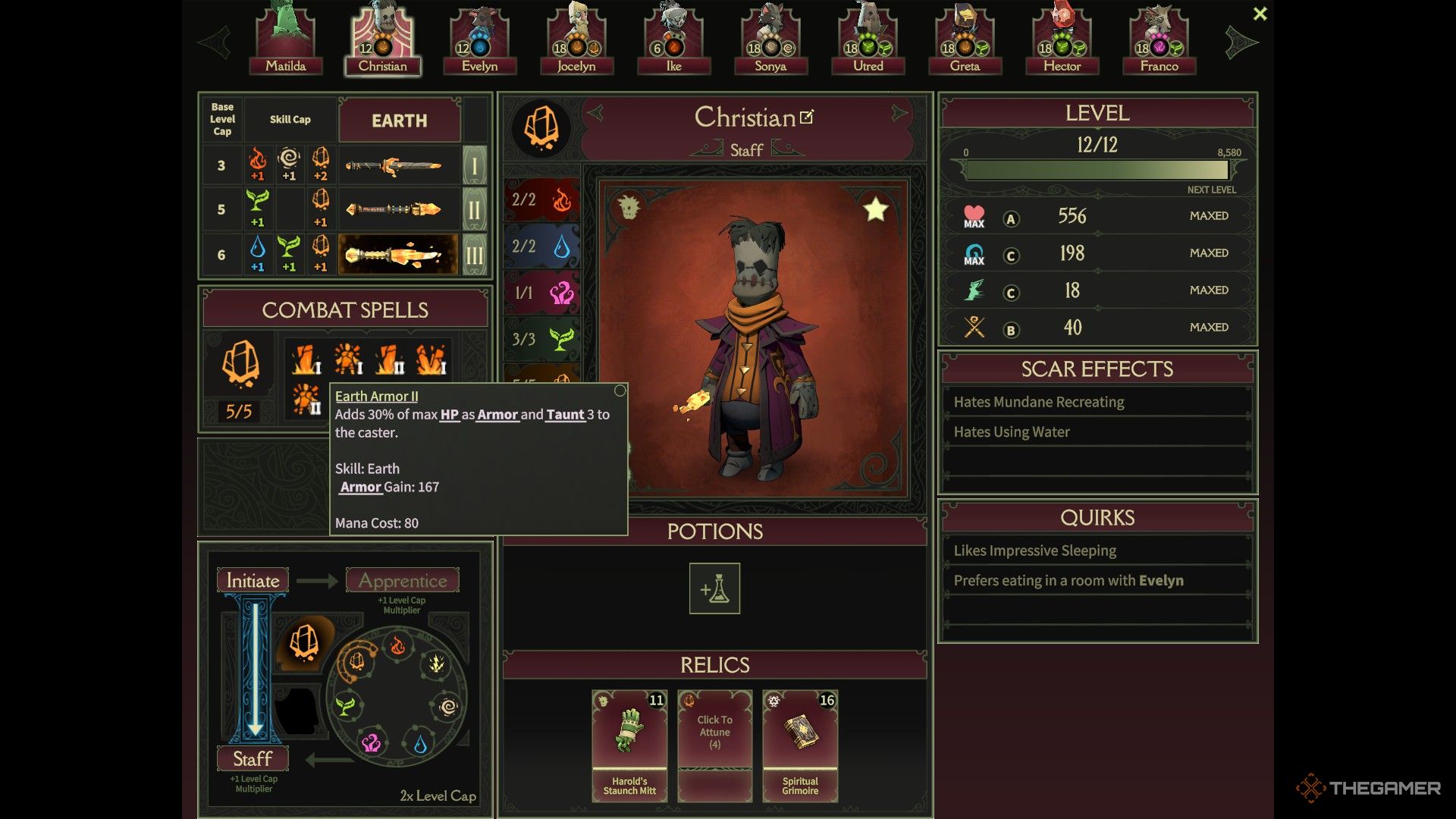The height and width of the screenshot is (819, 1456).
Task: Select the Staff class button
Action: click(x=253, y=758)
